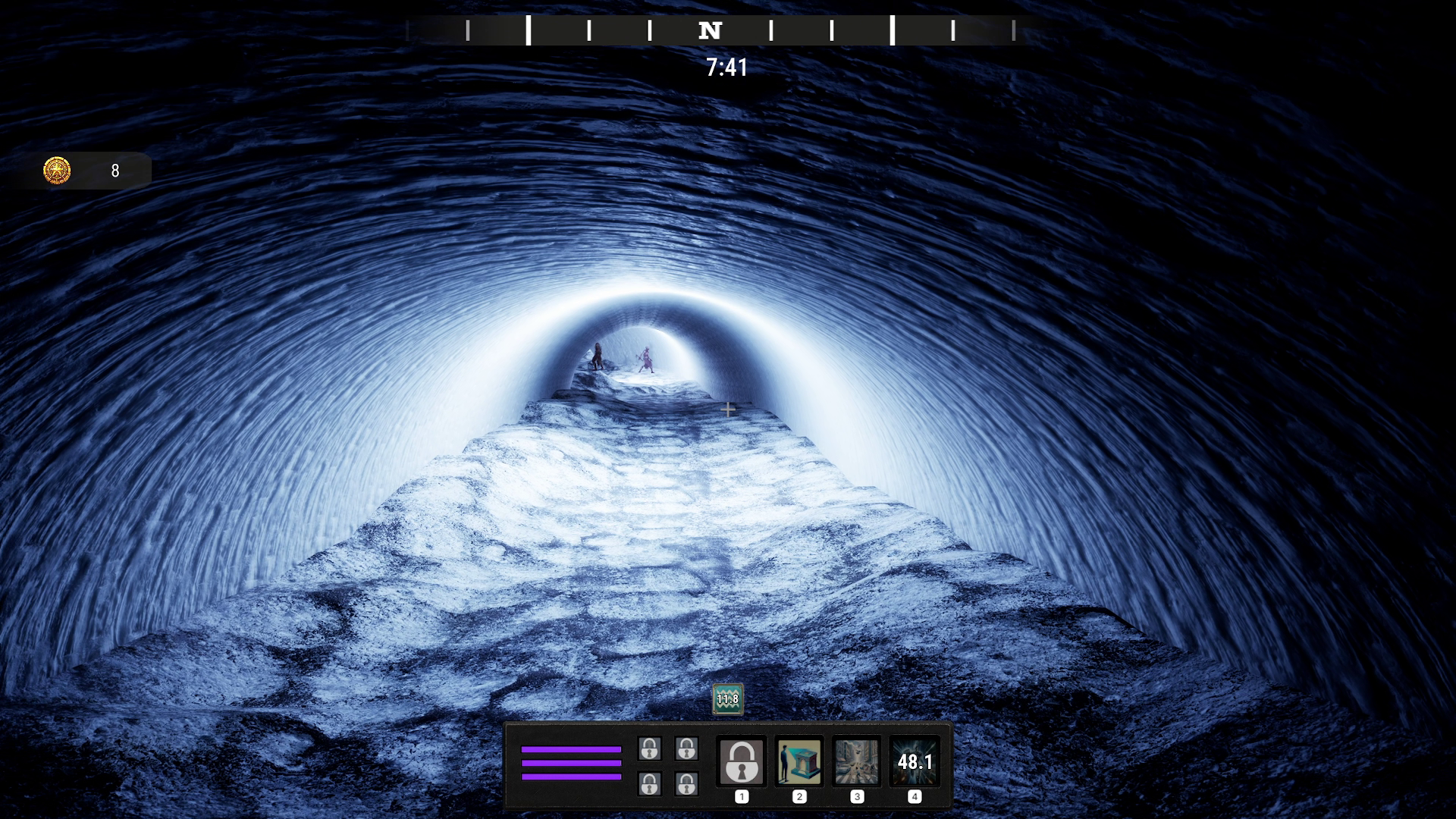Image resolution: width=1456 pixels, height=819 pixels.
Task: Click the N marker on the compass
Action: pos(710,31)
